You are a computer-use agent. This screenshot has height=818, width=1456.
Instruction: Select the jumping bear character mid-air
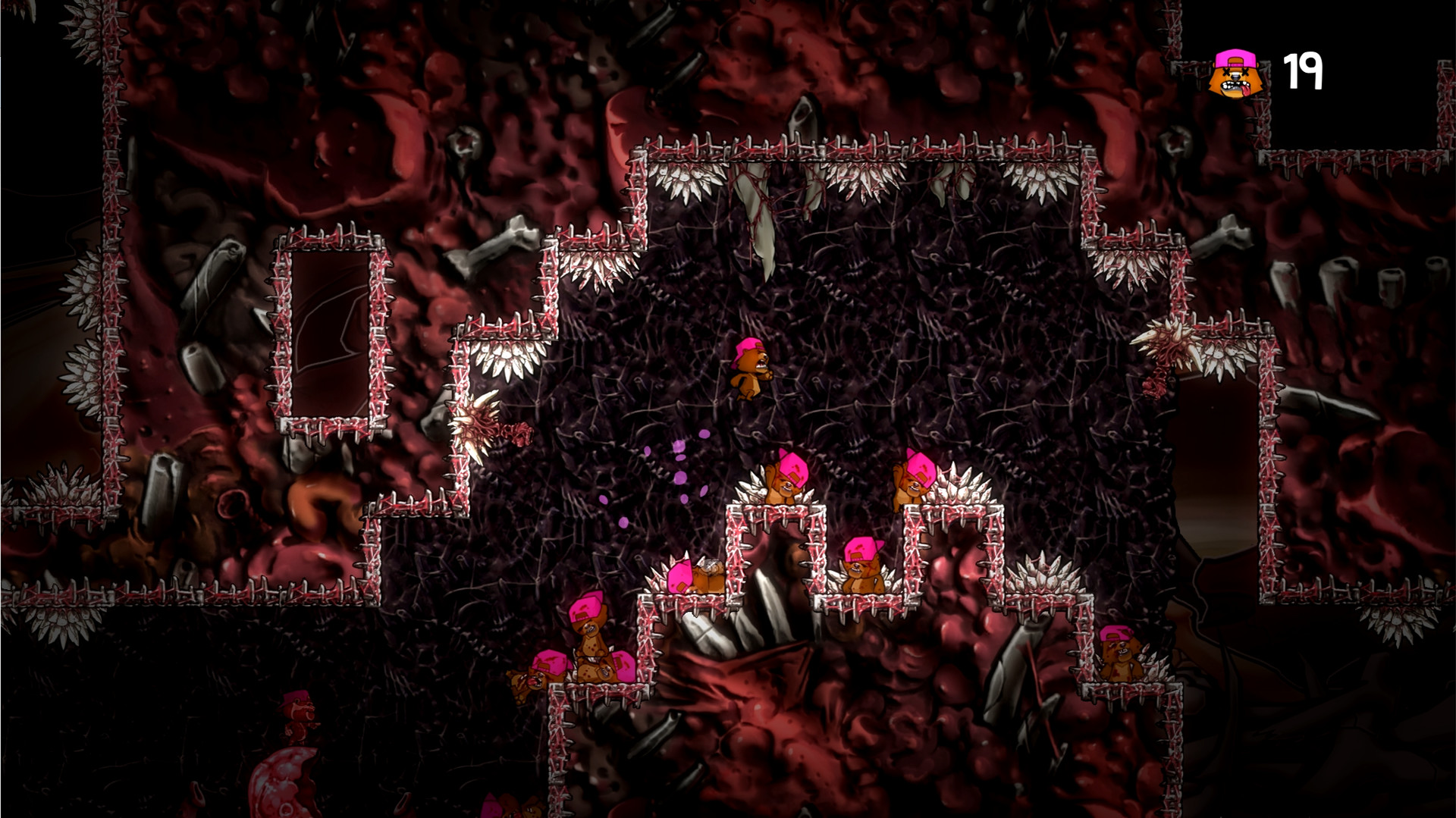tap(751, 371)
